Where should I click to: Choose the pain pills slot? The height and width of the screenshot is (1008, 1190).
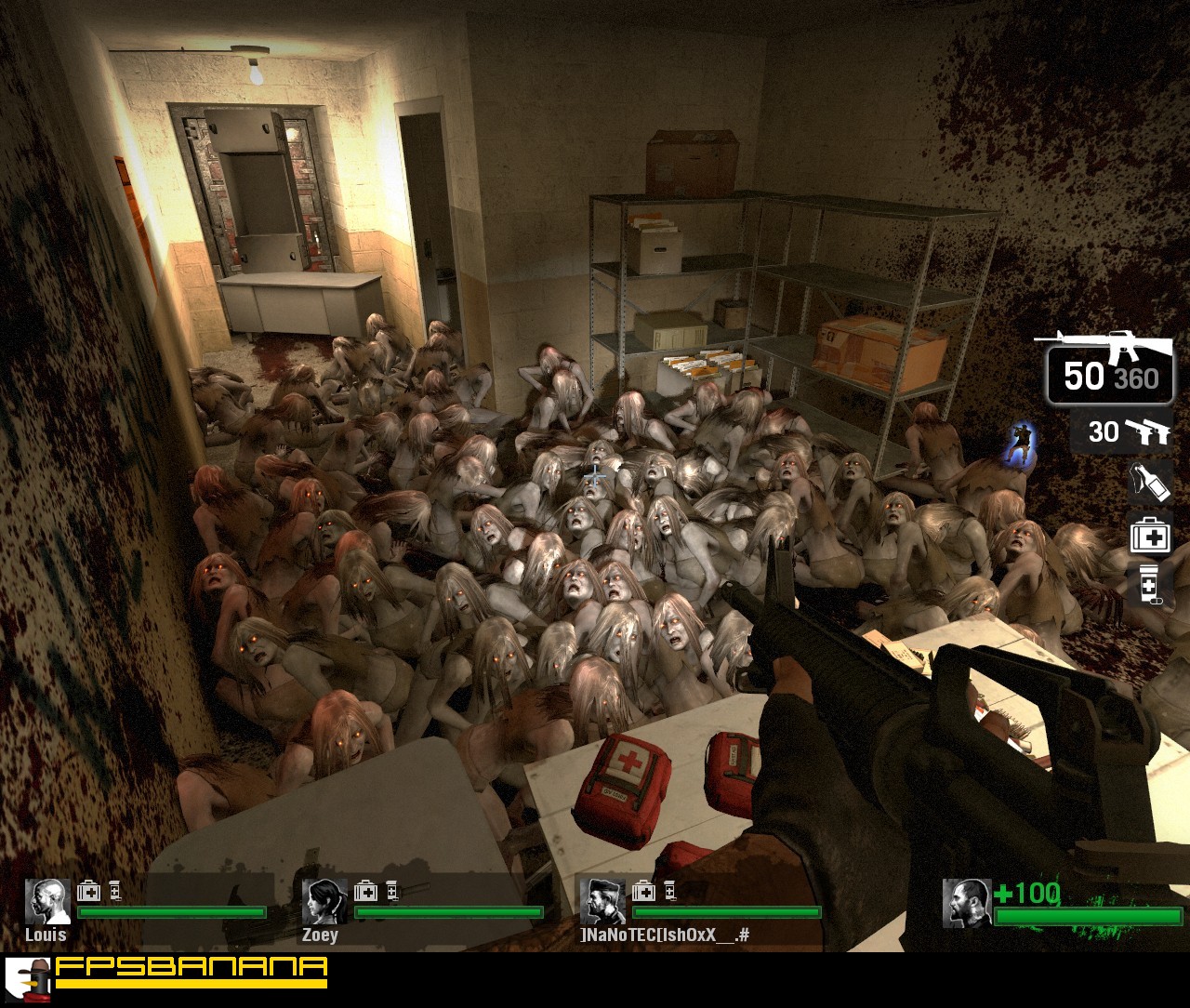1150,584
